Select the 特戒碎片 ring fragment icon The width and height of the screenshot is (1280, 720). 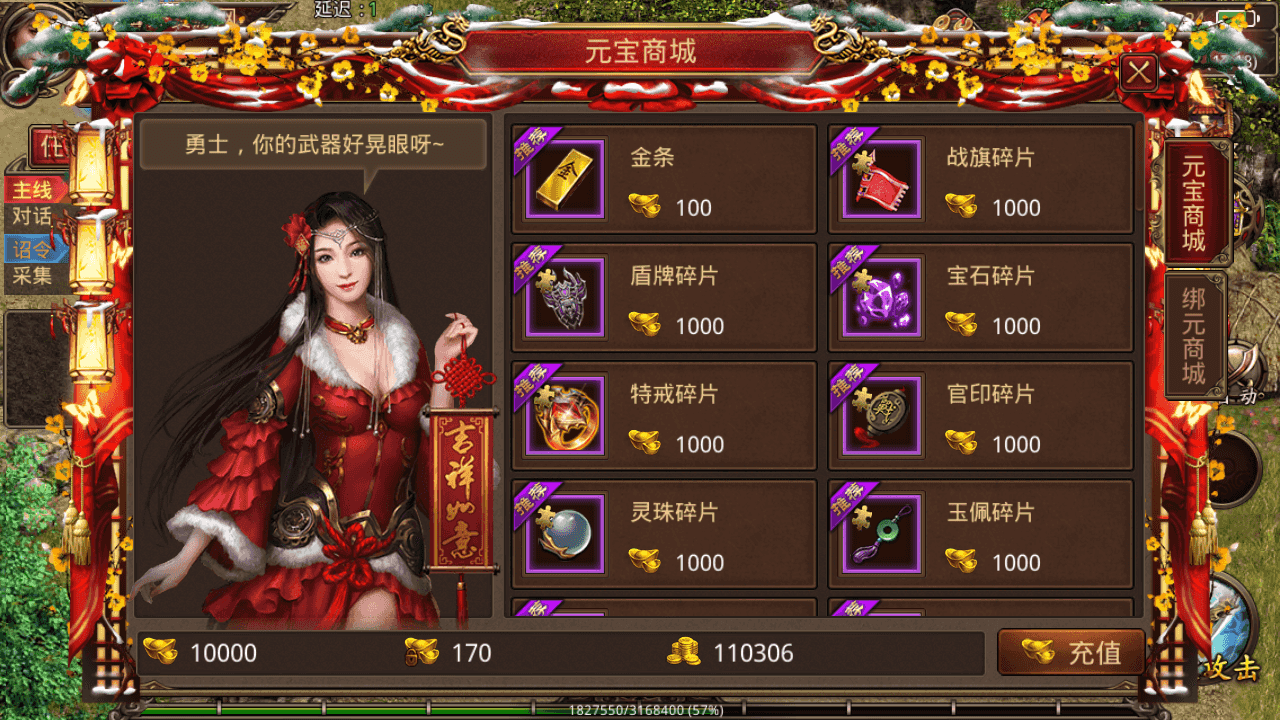[x=564, y=414]
